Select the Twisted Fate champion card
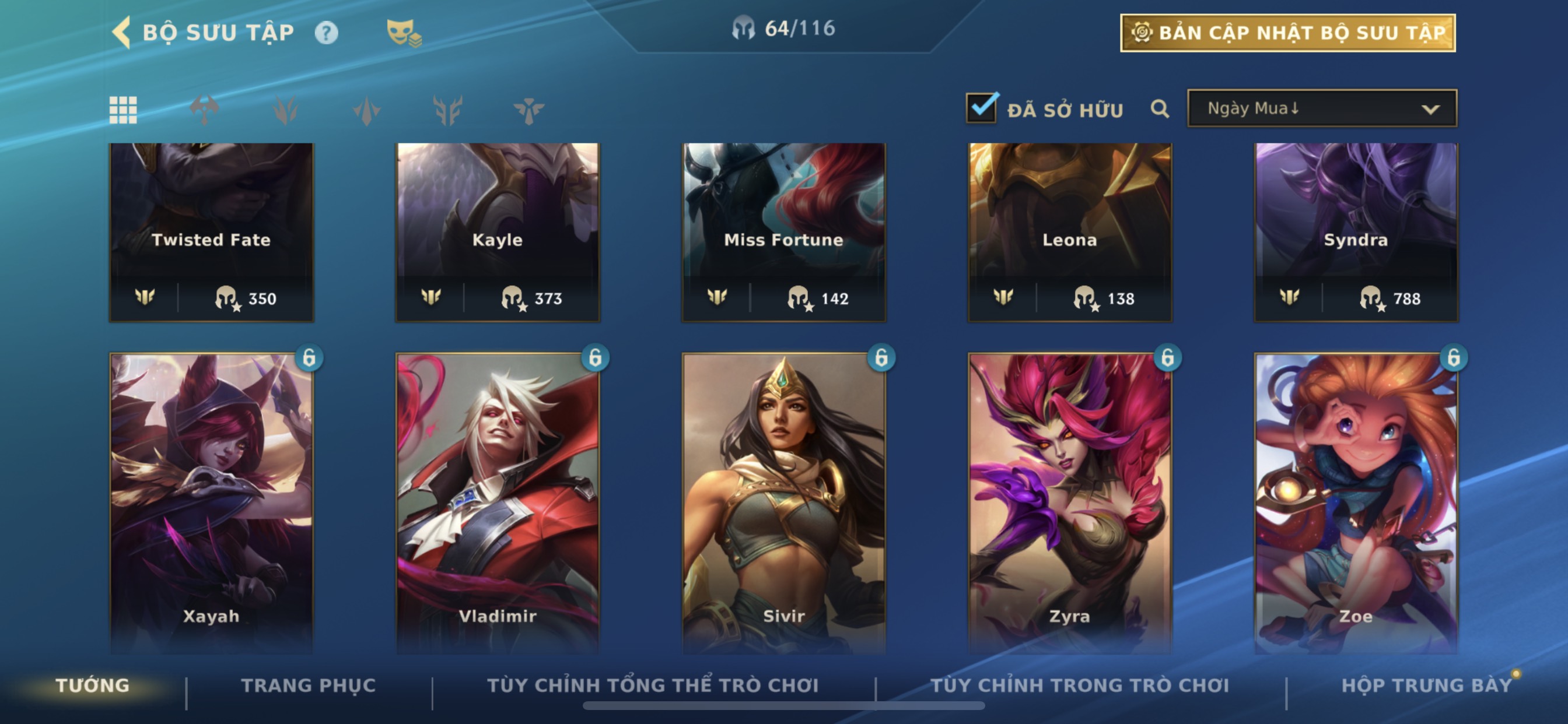This screenshot has height=724, width=1568. (x=211, y=231)
